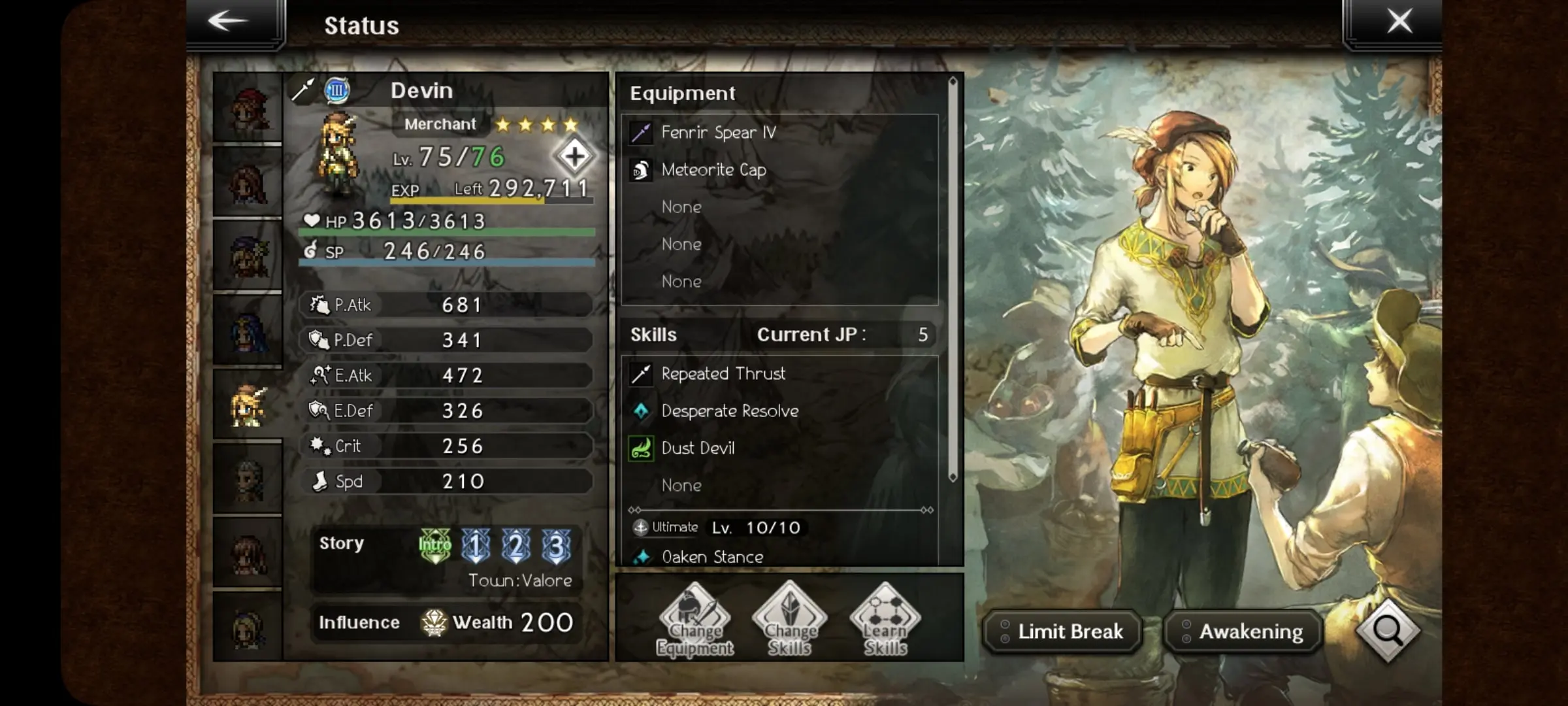
Task: Open story chapter 2 badge
Action: click(516, 545)
